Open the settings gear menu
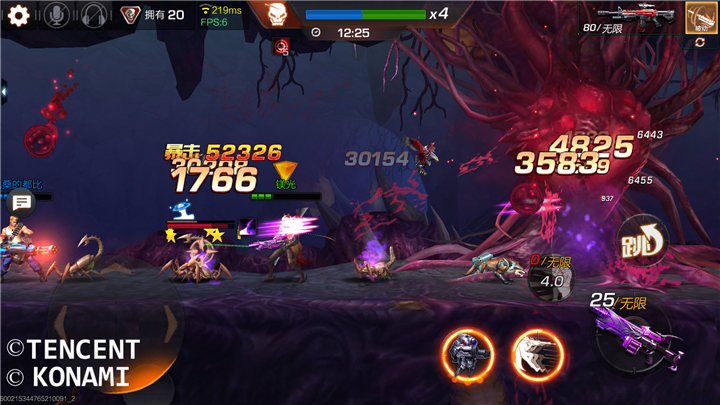Image resolution: width=720 pixels, height=405 pixels. [x=18, y=15]
